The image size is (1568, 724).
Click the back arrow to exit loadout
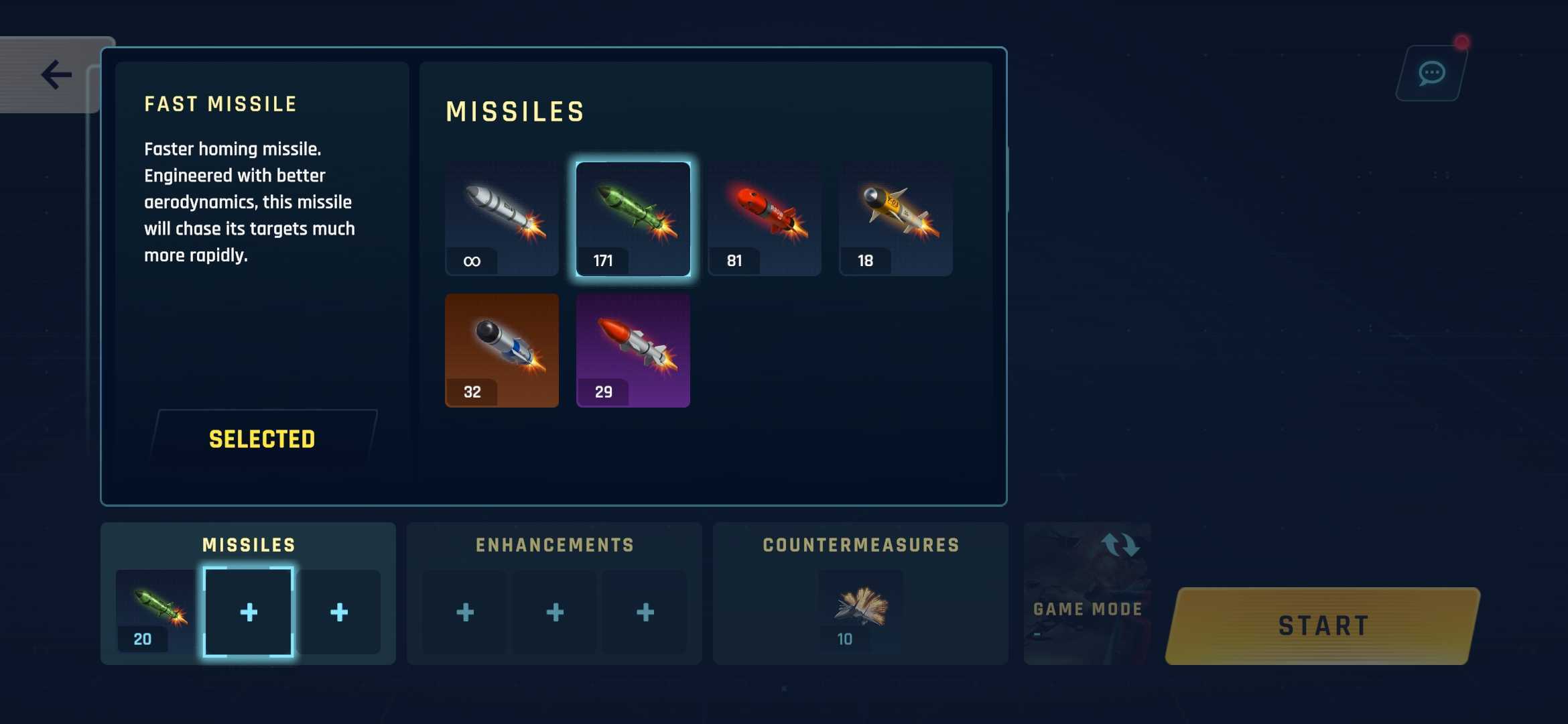[x=56, y=74]
